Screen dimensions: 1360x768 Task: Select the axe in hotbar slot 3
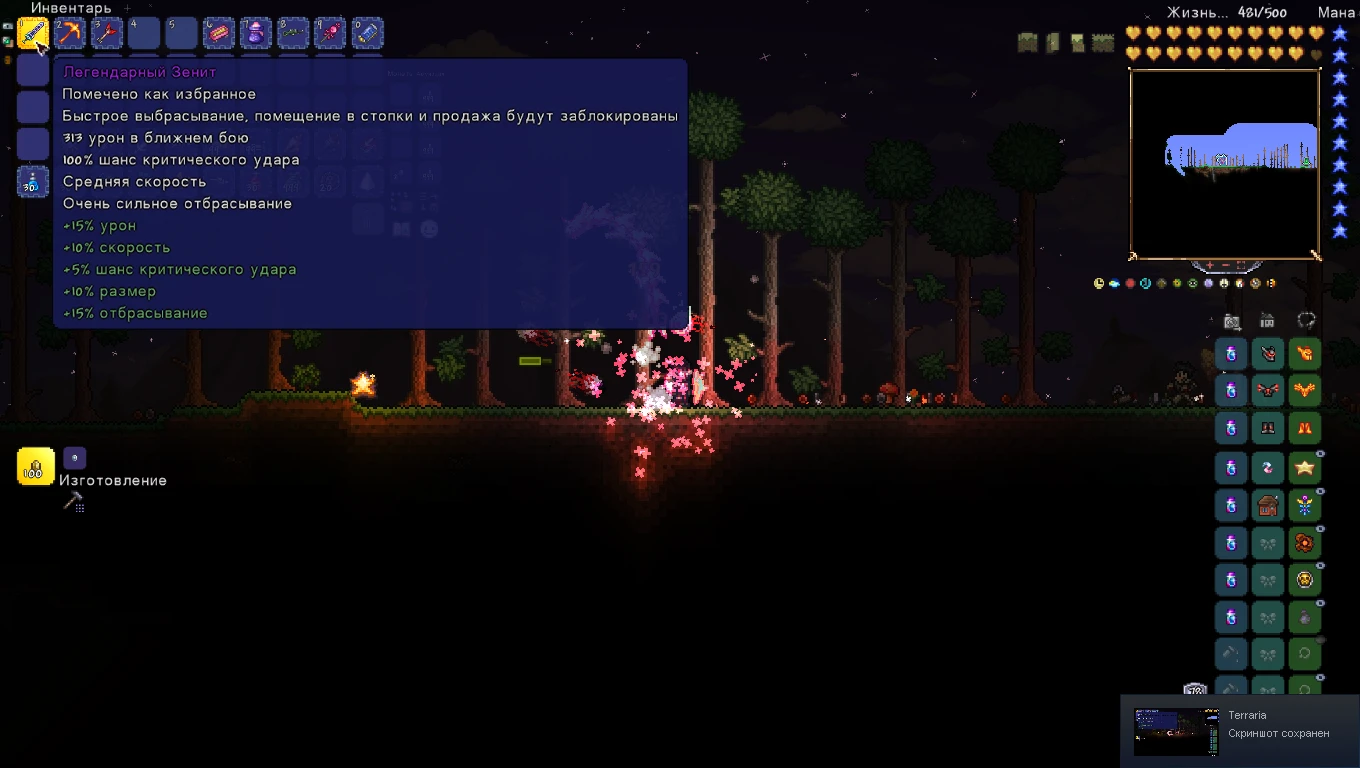tap(107, 33)
